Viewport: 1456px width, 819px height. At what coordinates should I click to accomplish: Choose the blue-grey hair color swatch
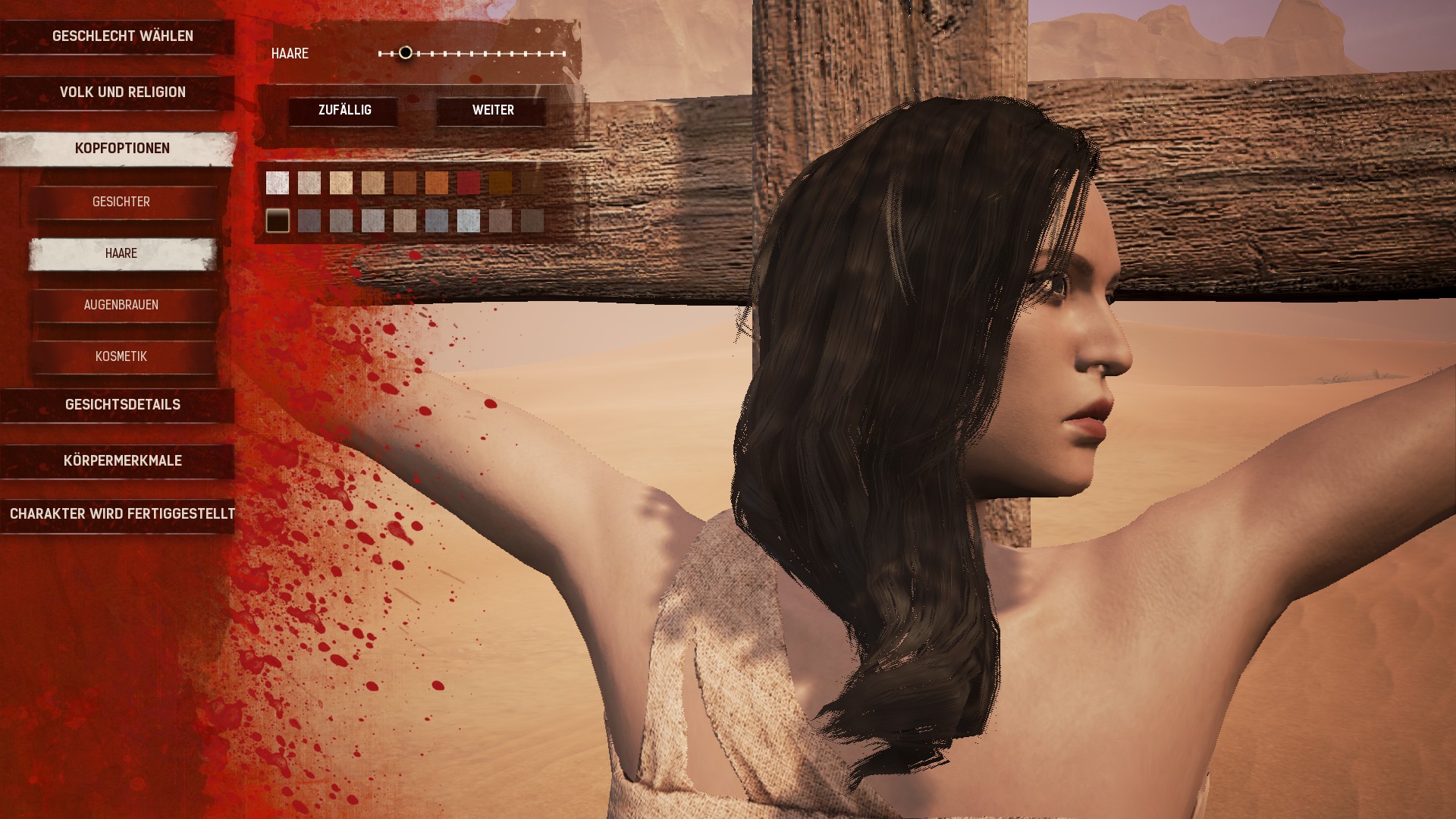(x=437, y=221)
